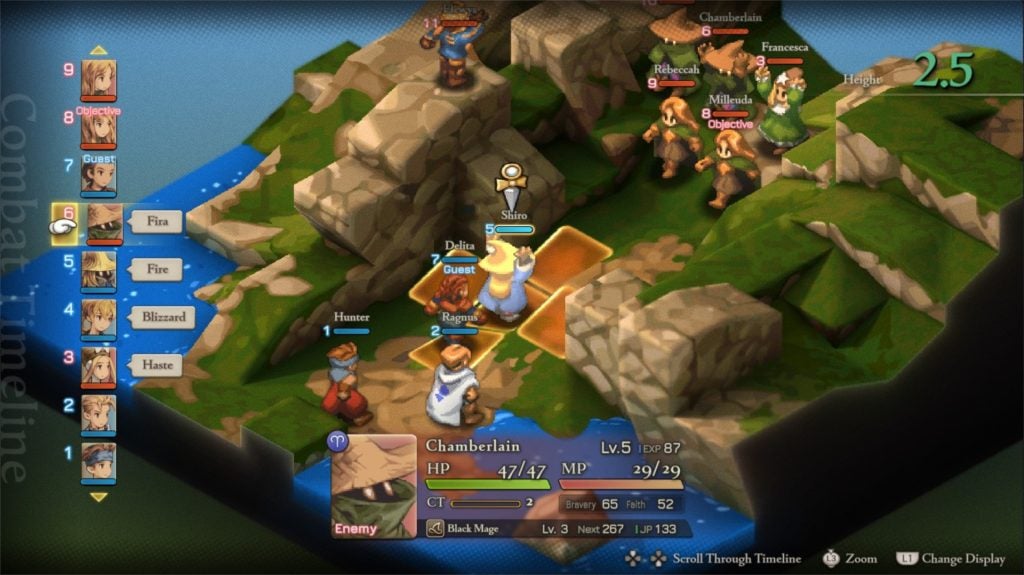Click the timeline's down arrow
Viewport: 1024px width, 575px height.
click(98, 496)
